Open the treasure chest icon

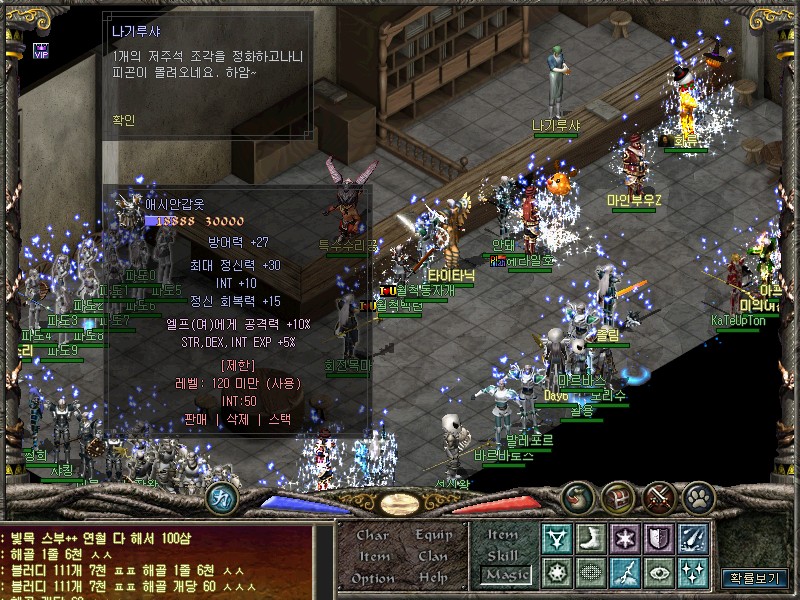coord(618,495)
